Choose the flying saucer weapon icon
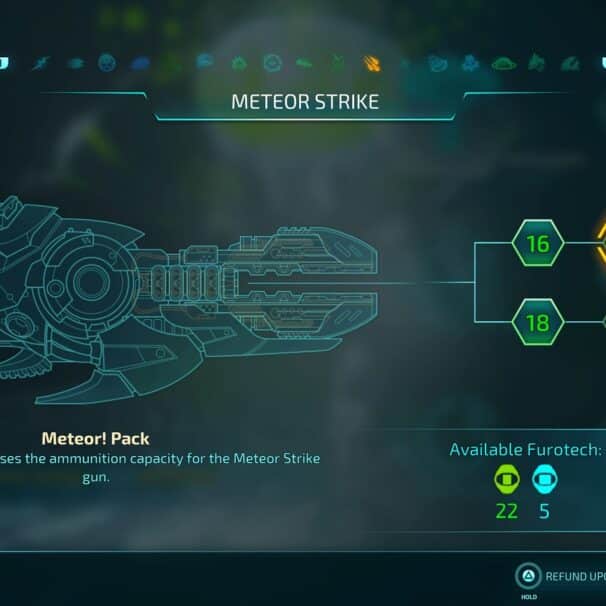Image resolution: width=606 pixels, height=606 pixels. pos(502,63)
